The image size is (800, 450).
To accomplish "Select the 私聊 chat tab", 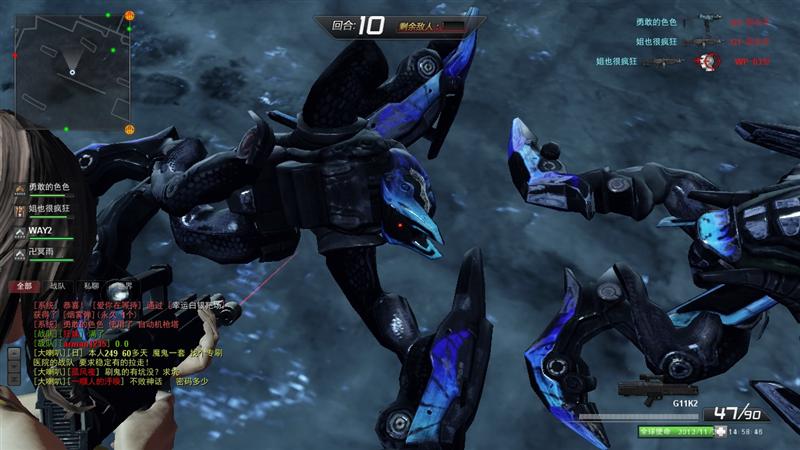I will (91, 285).
